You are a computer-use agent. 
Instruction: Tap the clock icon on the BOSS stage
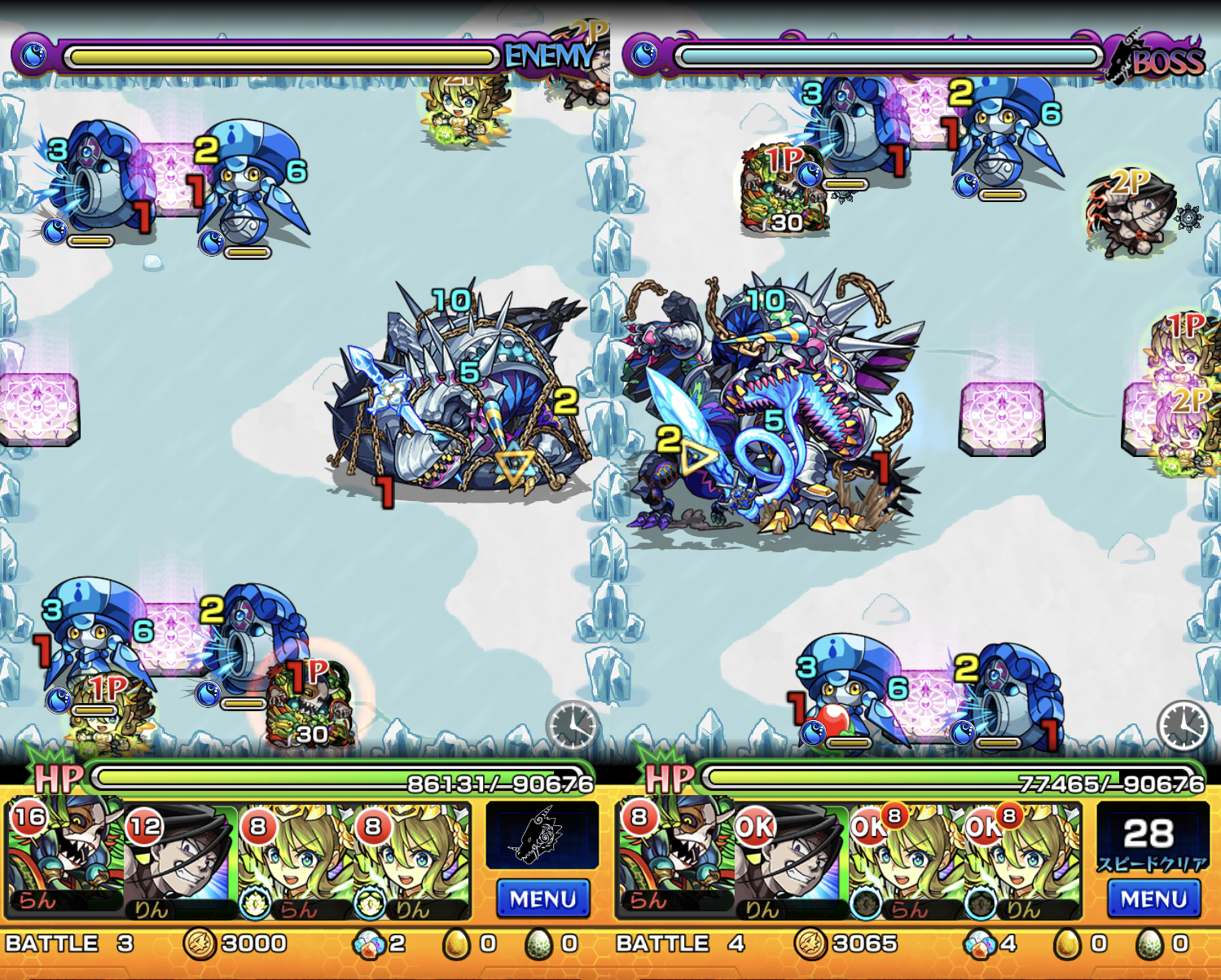point(1184,724)
